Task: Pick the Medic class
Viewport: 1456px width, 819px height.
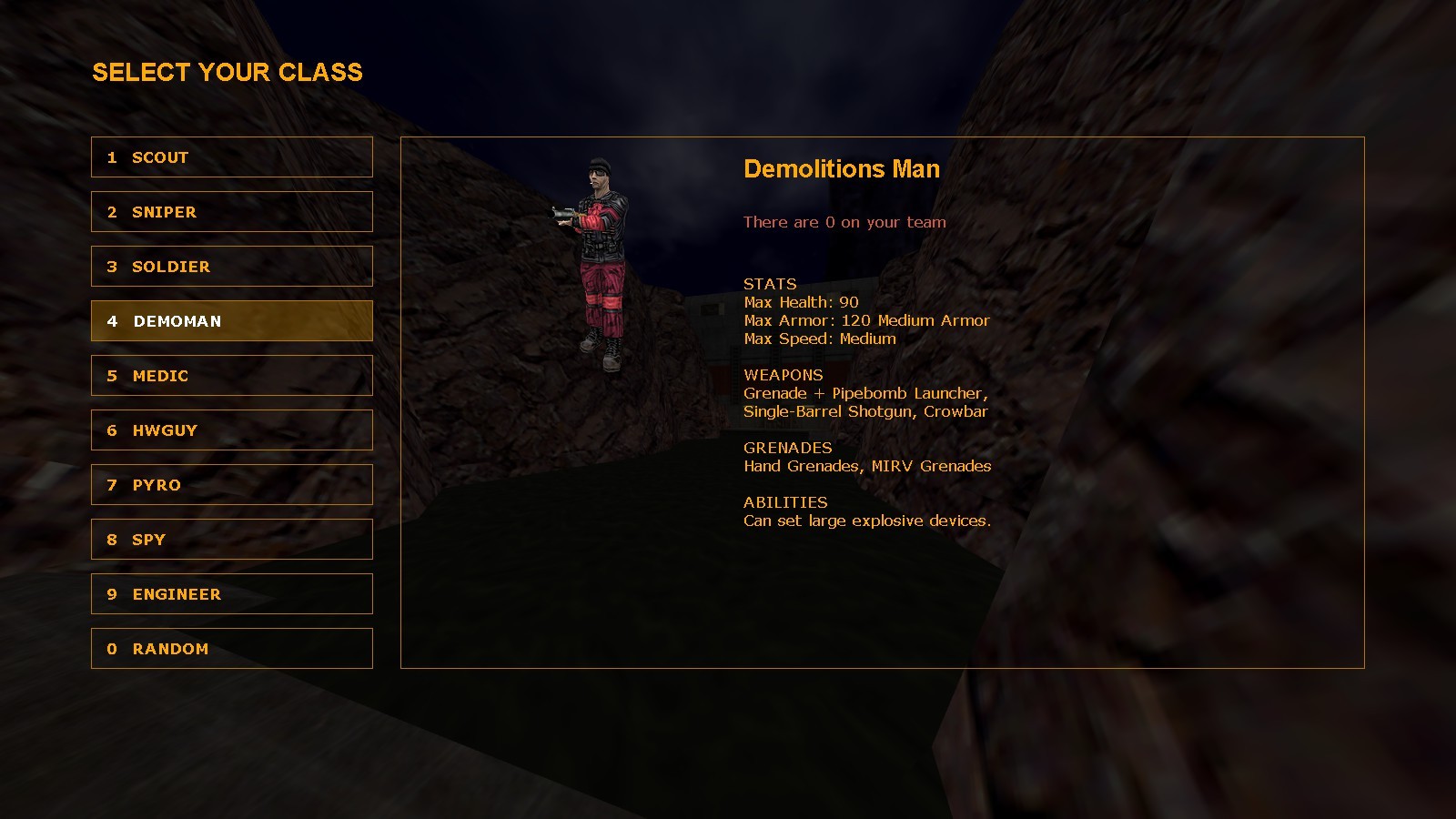Action: click(x=231, y=375)
